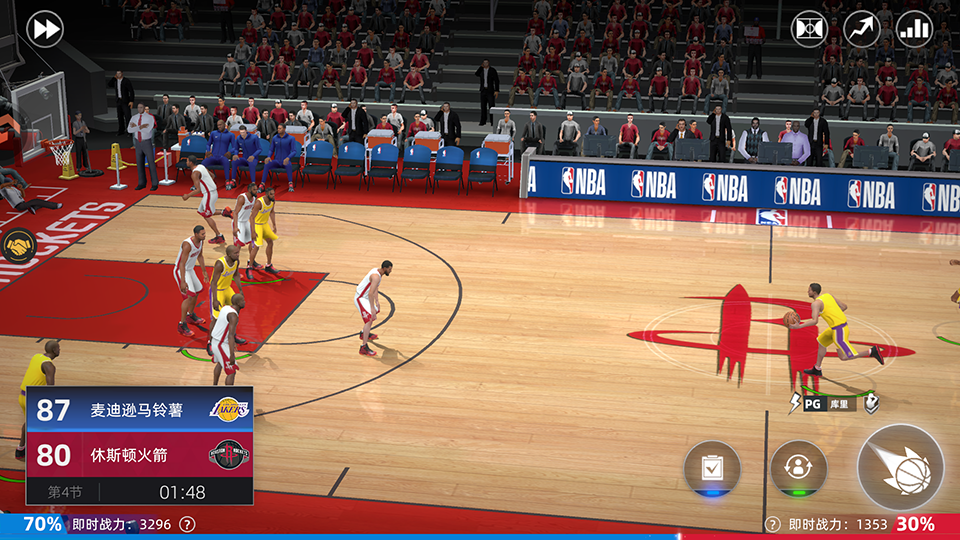Open help for the 3296 power rating

point(187,524)
